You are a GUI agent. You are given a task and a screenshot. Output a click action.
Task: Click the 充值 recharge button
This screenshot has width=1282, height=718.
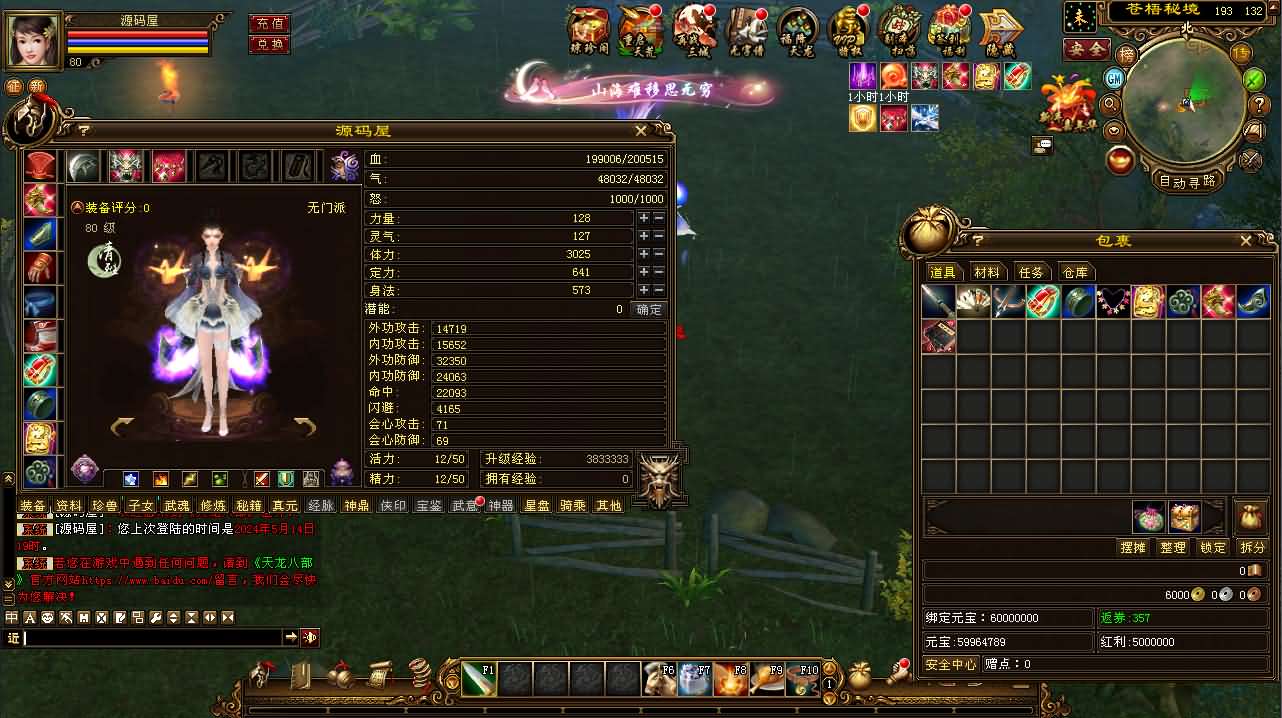269,23
